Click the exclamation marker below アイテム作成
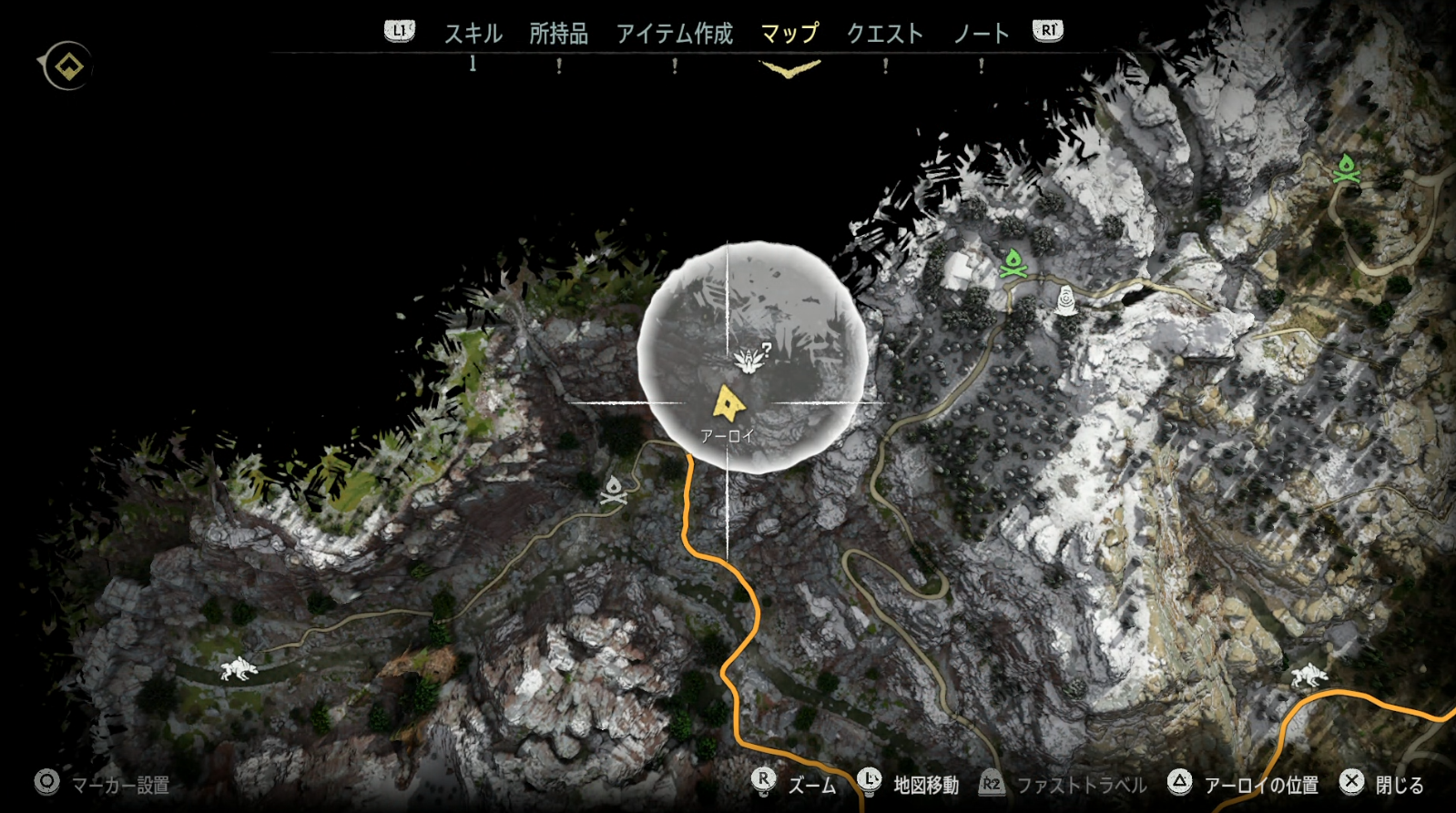The width and height of the screenshot is (1456, 813). click(x=674, y=65)
